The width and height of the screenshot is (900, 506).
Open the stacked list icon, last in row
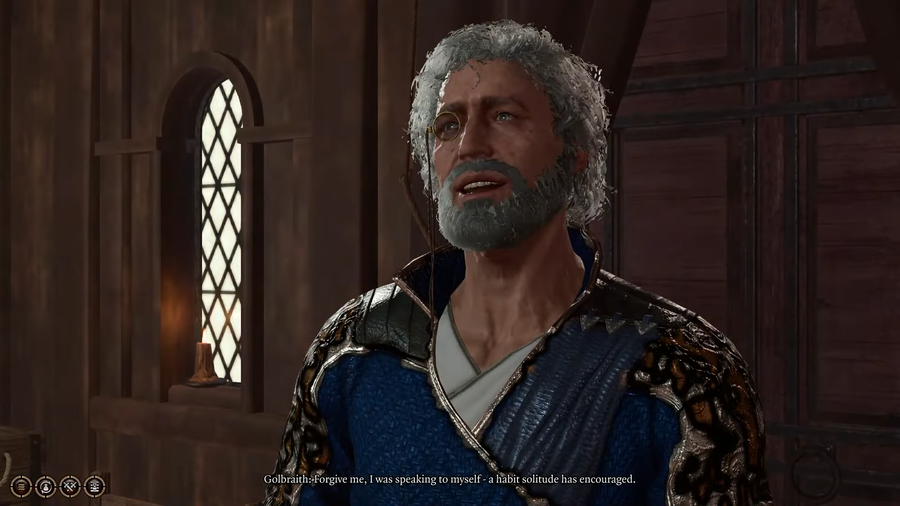95,486
